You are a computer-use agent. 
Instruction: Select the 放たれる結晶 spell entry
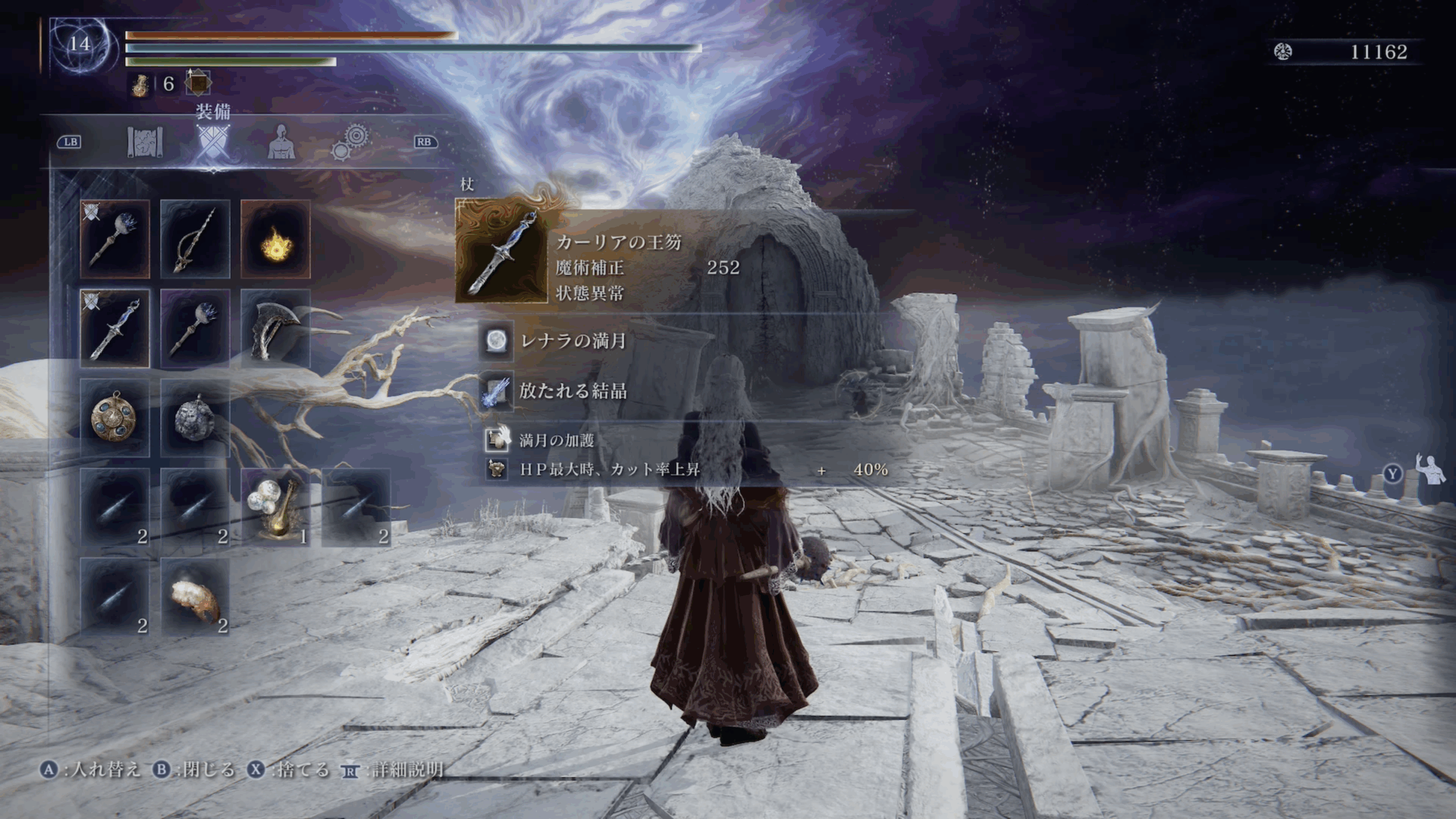572,391
